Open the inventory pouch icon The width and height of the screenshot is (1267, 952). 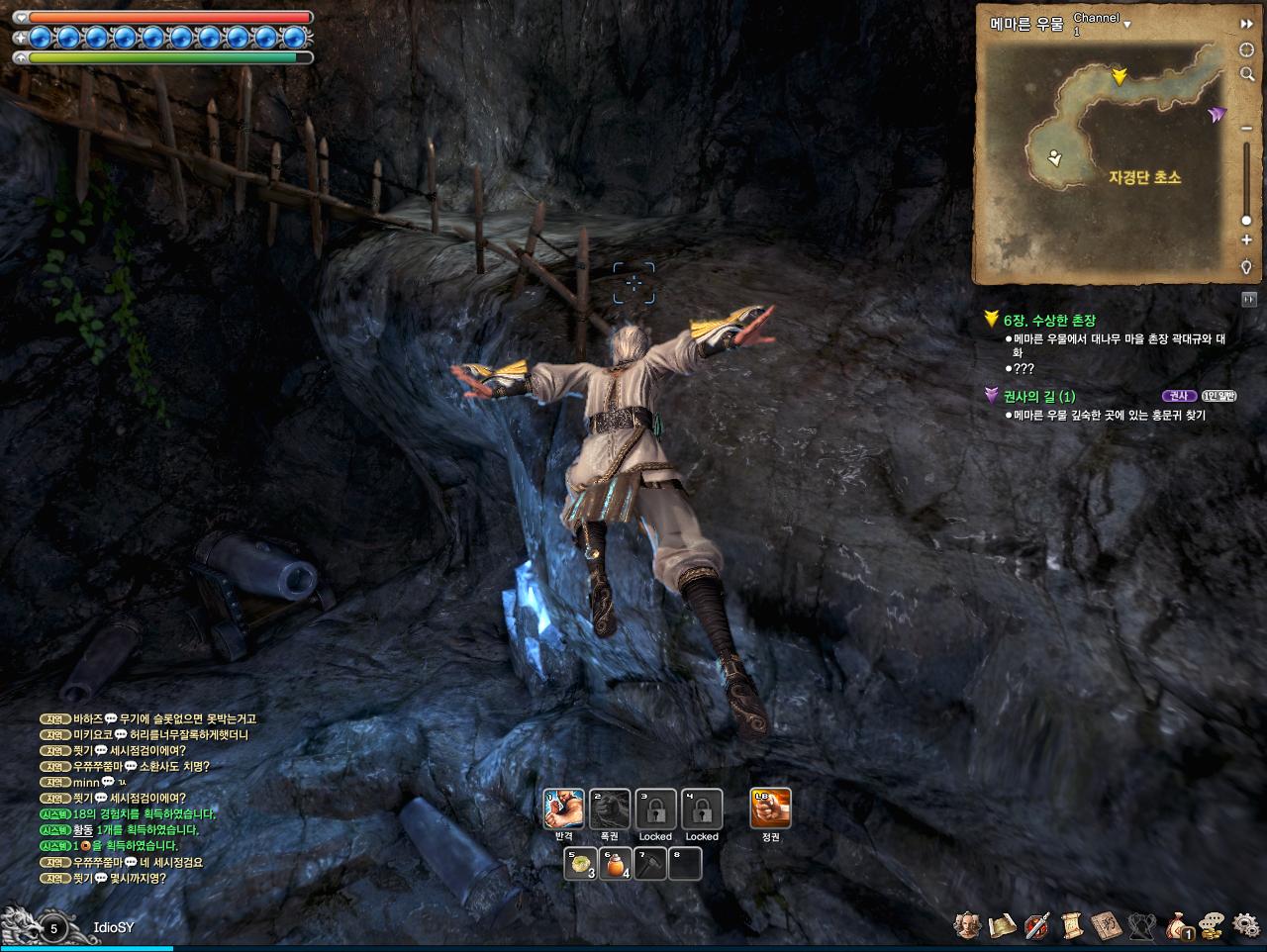[x=1179, y=925]
